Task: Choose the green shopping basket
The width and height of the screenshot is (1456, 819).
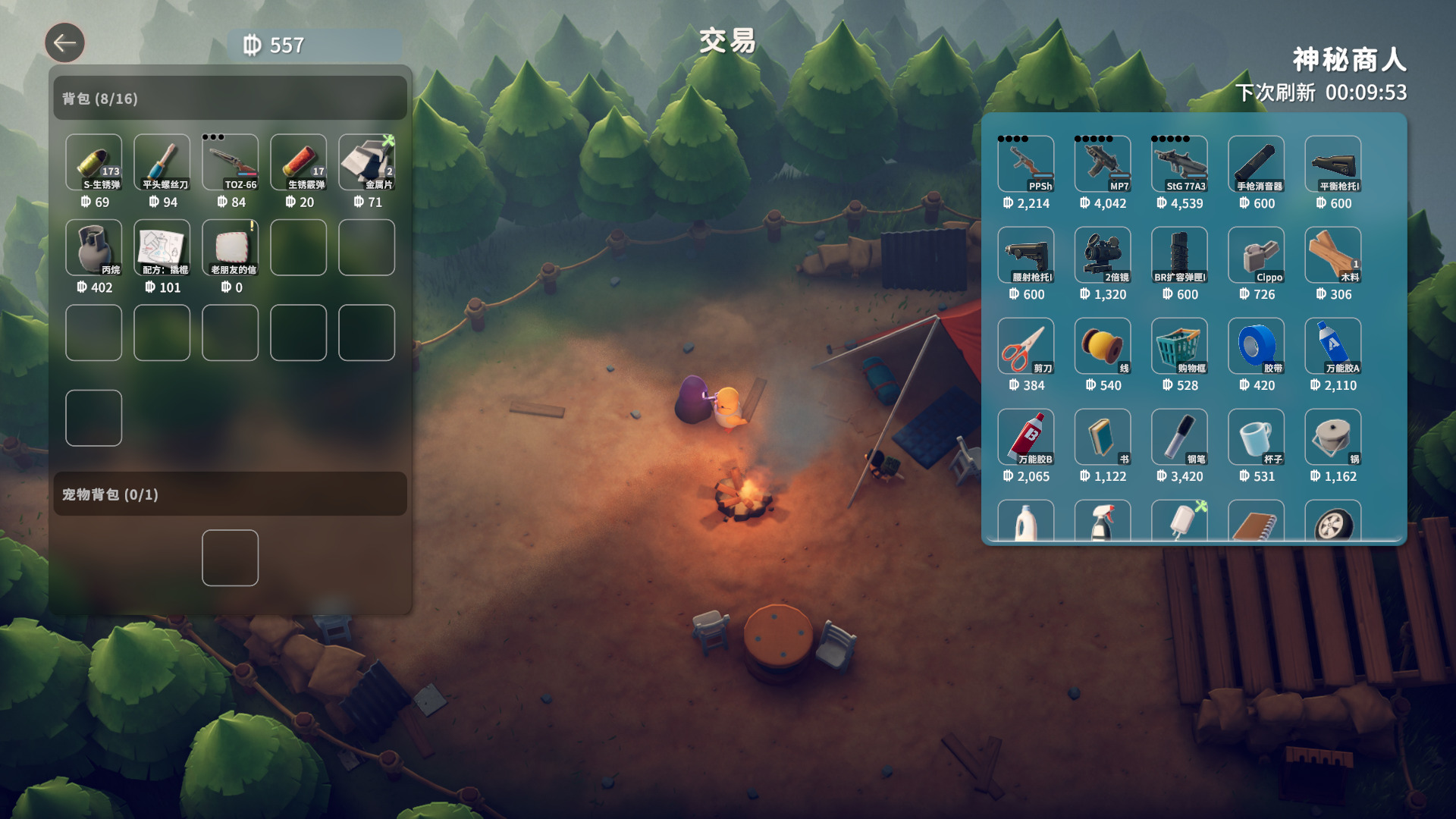Action: (x=1179, y=346)
